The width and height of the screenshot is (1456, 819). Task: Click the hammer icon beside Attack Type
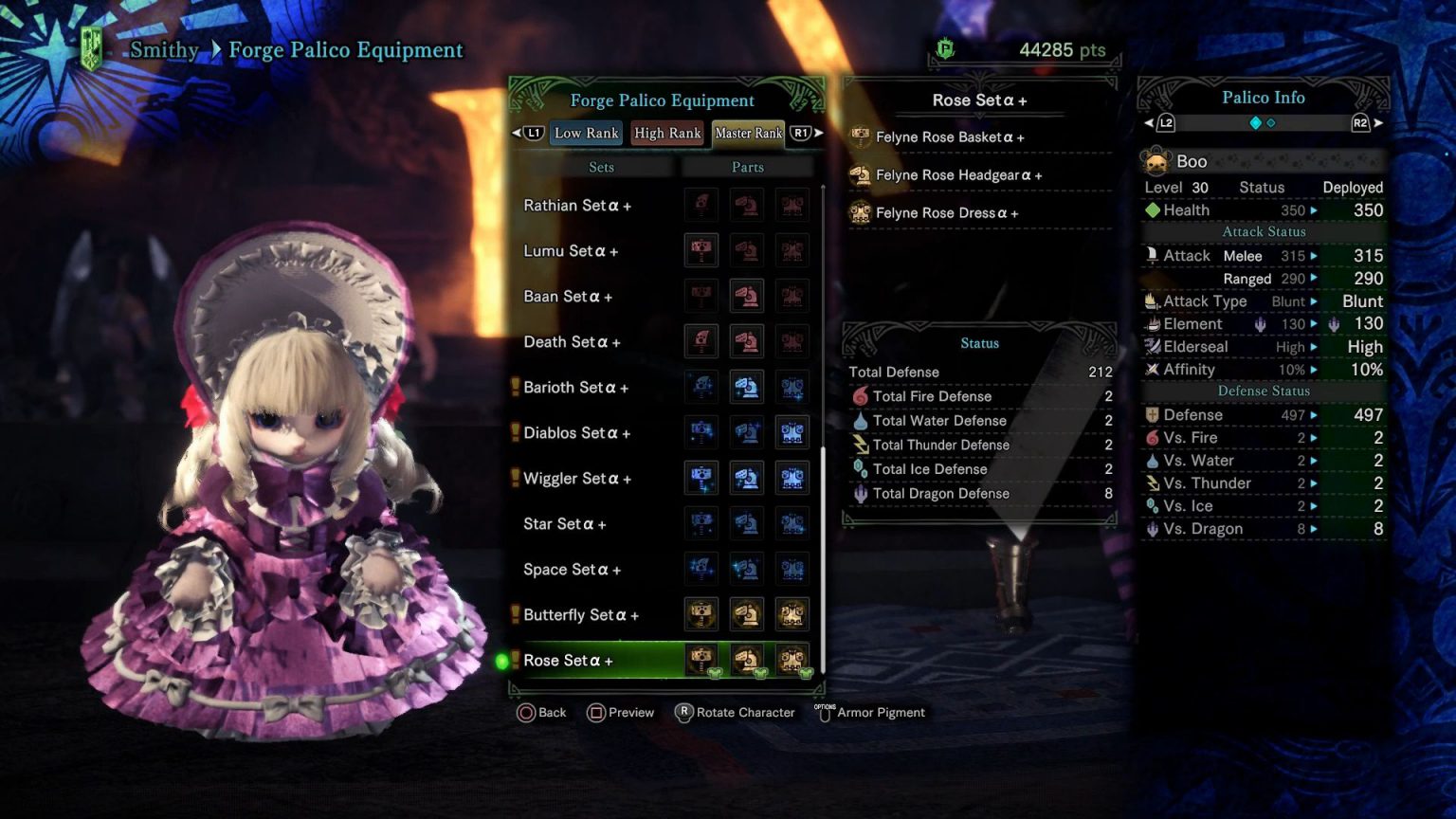(1150, 300)
